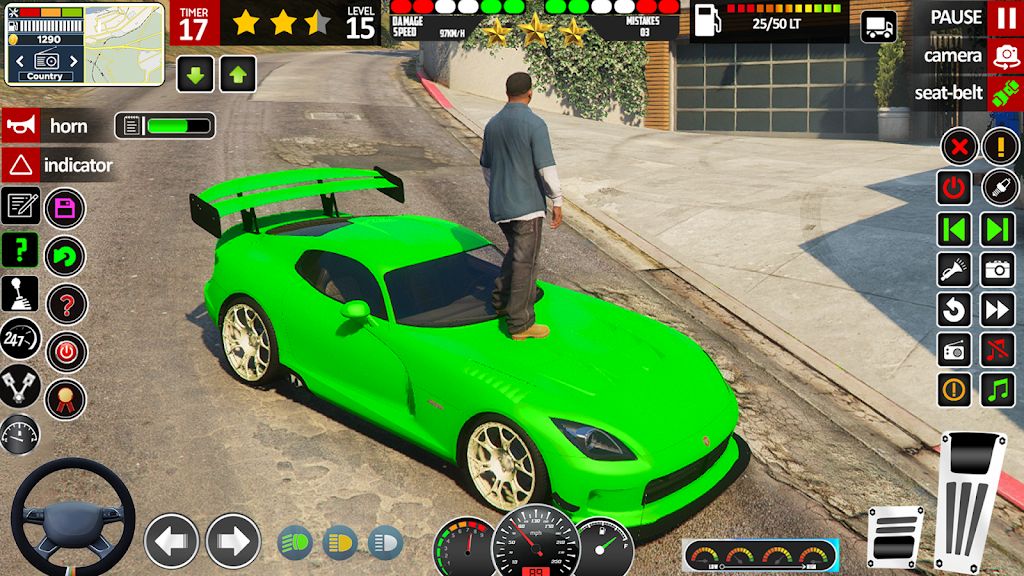Viewport: 1024px width, 576px height.
Task: Pause the game with the PAUSE button
Action: 1004,18
